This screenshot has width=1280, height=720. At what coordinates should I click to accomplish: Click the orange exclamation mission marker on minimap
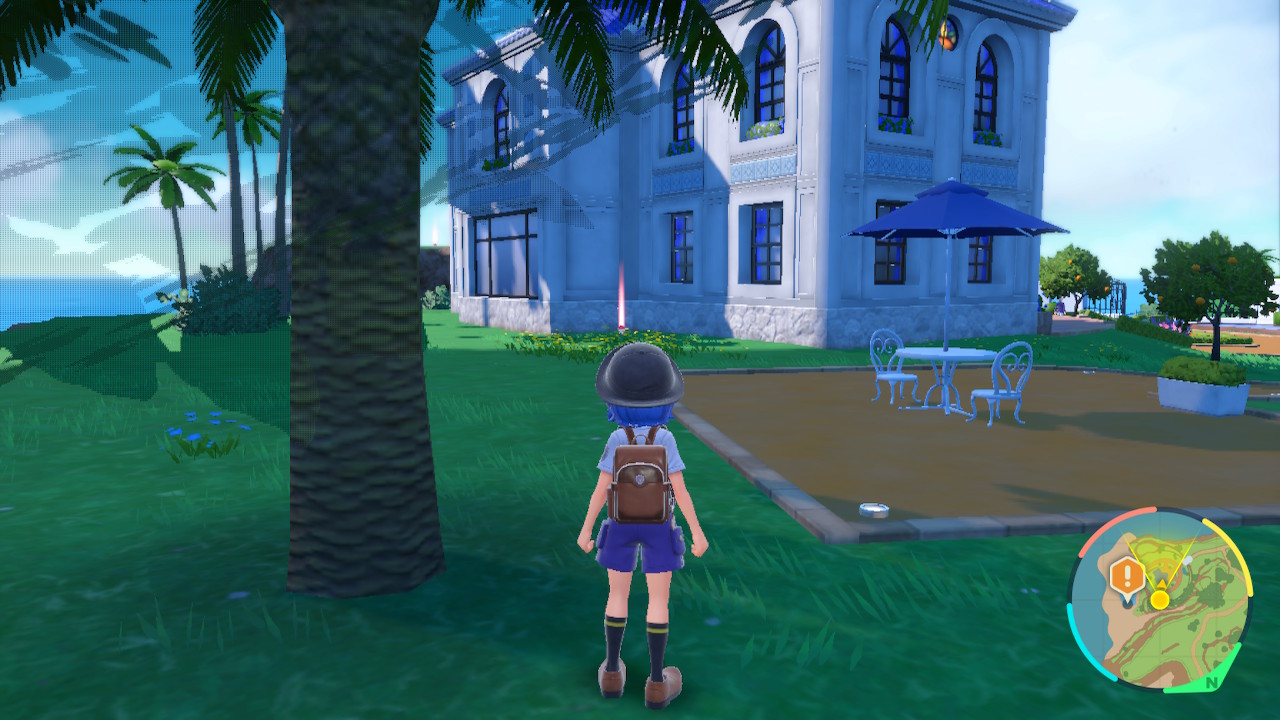coord(1128,572)
